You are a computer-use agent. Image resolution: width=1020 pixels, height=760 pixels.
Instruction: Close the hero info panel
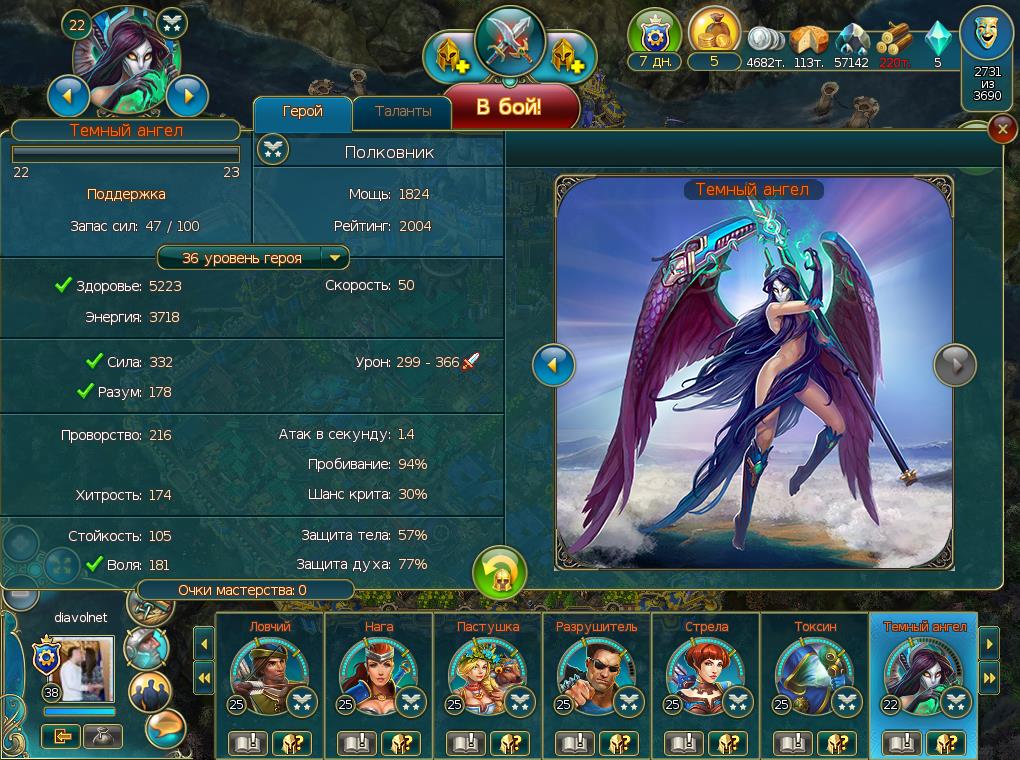click(x=1001, y=130)
